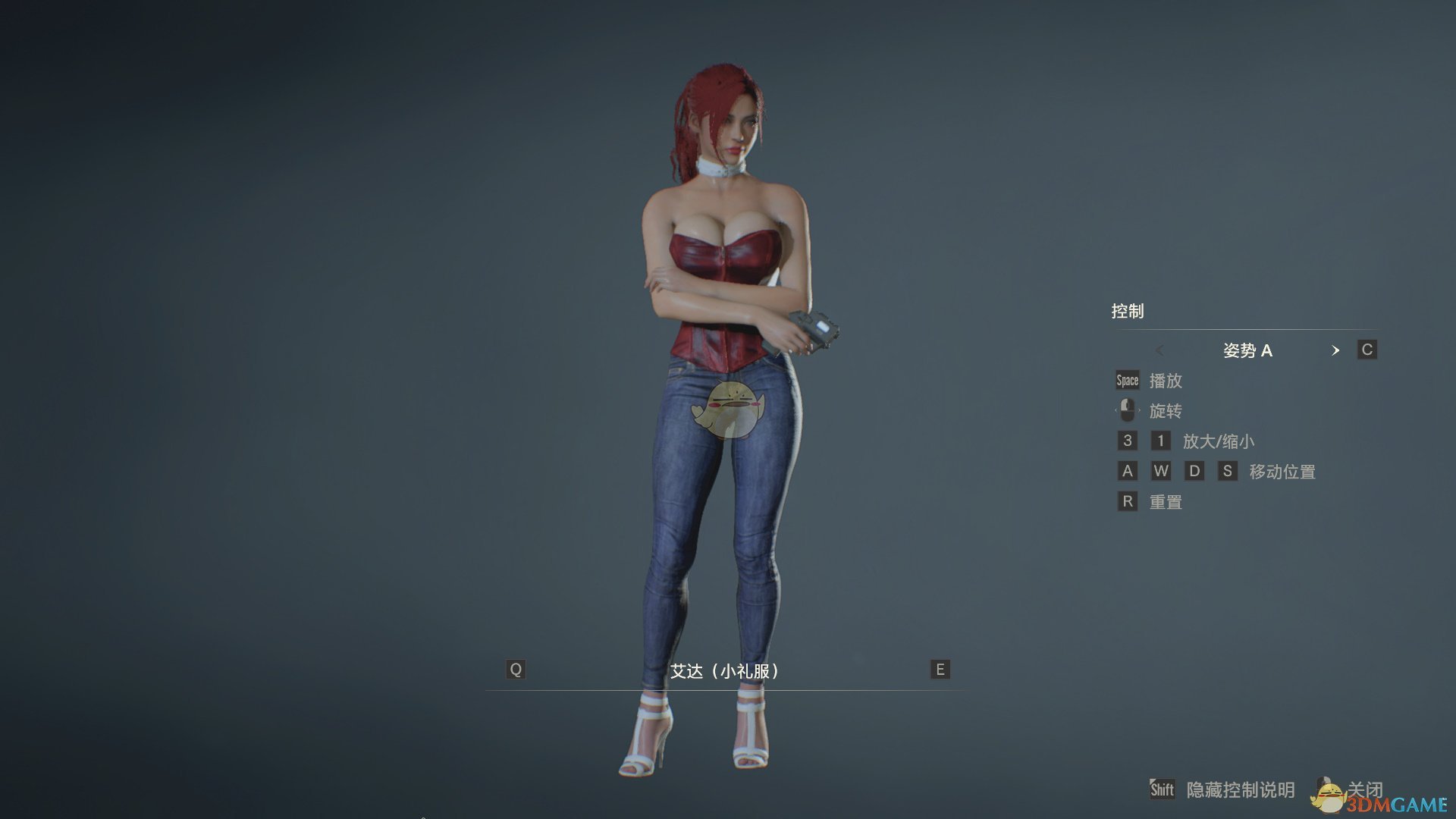Click the "R" key icon to reset view
The height and width of the screenshot is (819, 1456).
[x=1127, y=501]
